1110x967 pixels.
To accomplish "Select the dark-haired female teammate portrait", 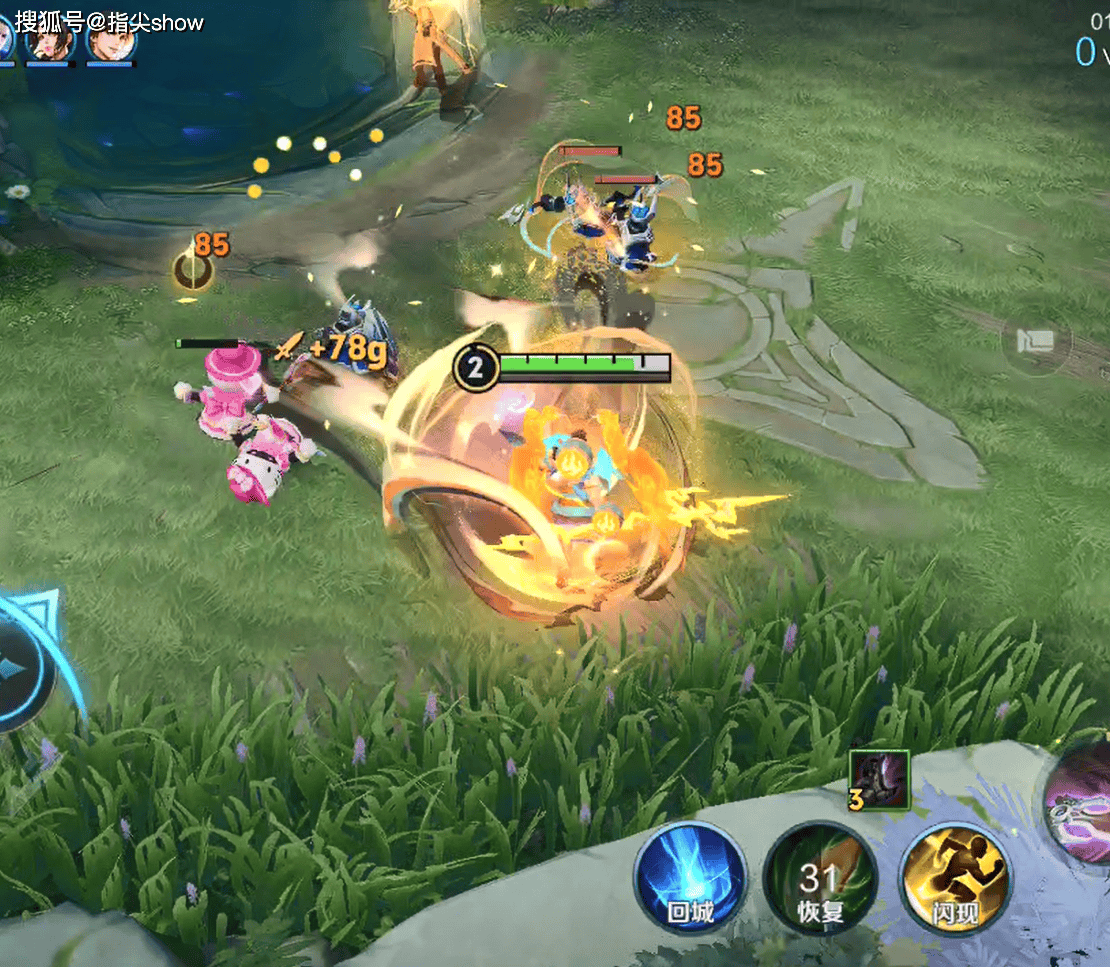I will point(50,40).
